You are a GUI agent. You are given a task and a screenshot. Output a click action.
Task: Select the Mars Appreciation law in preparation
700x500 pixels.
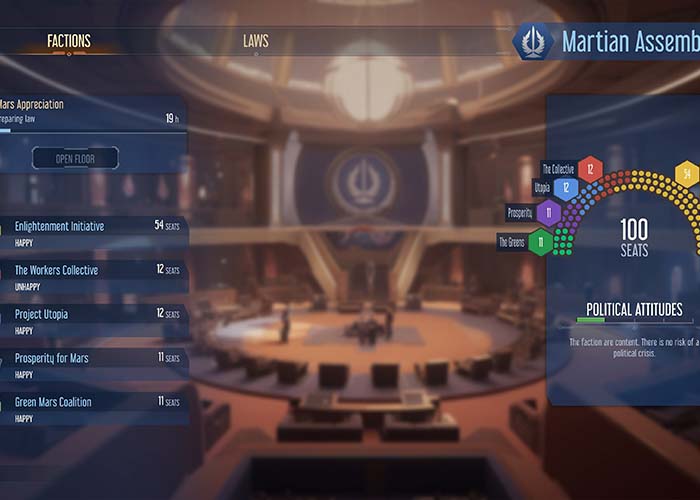point(90,110)
